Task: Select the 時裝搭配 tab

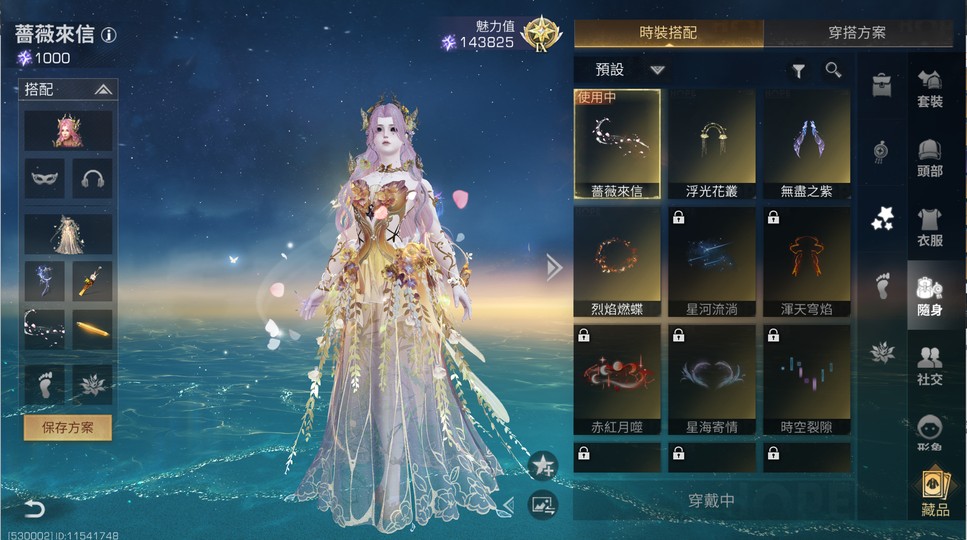Action: (x=668, y=33)
